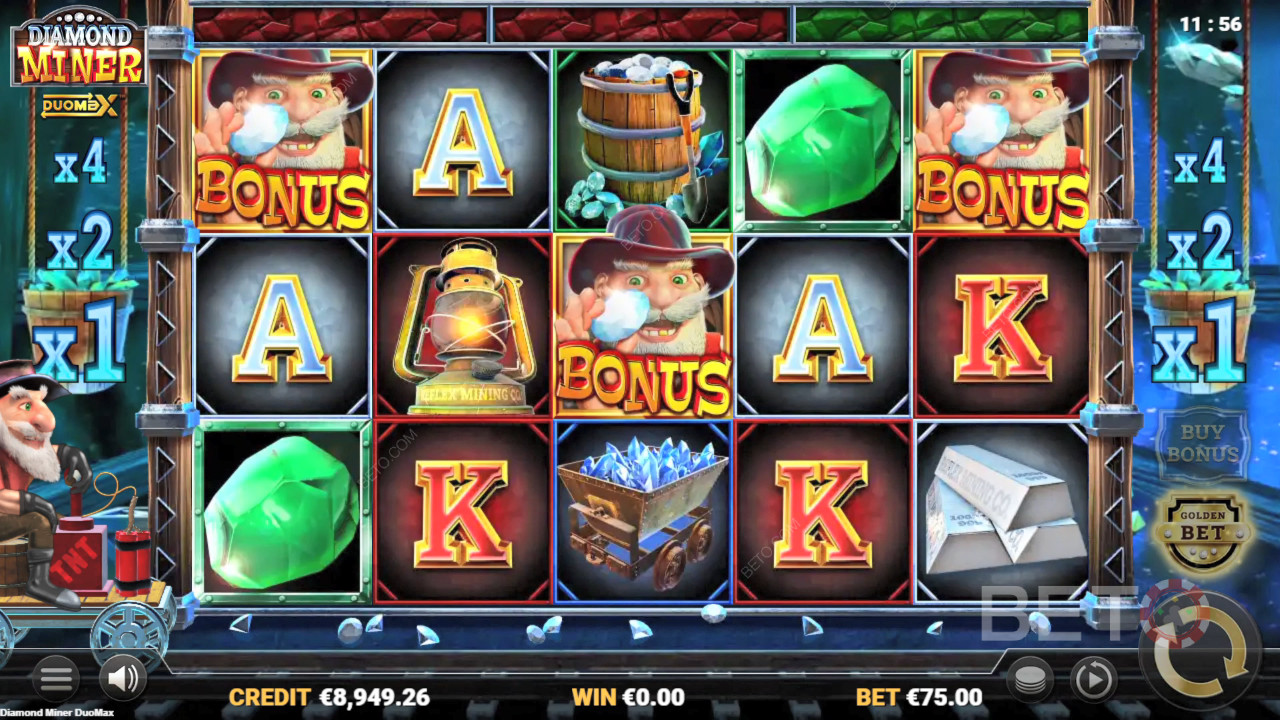1280x720 pixels.
Task: Open the bet coin stack selector
Action: (1029, 679)
